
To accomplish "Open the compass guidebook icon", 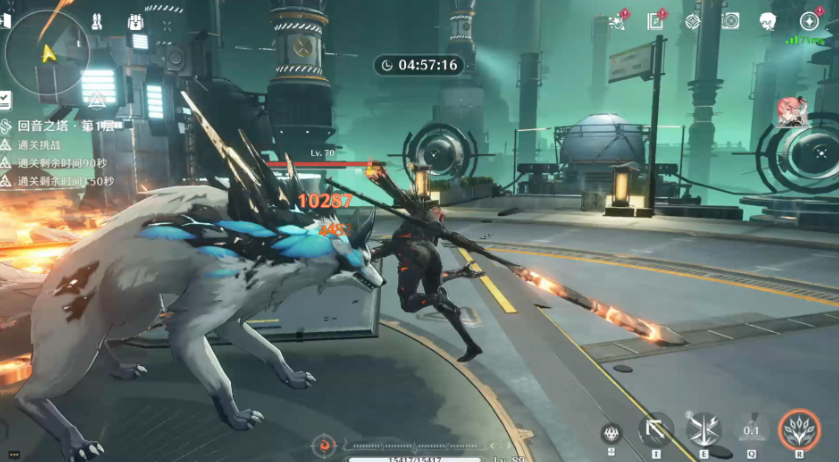I will (656, 21).
